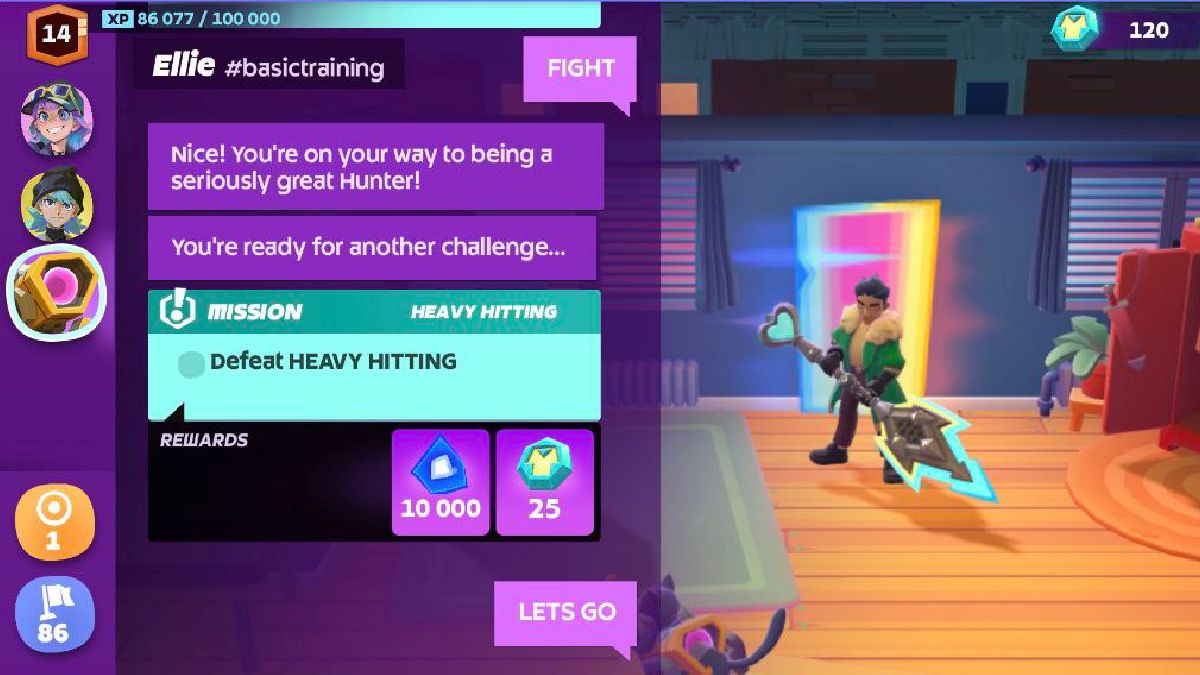Click the level 14 player badge
The height and width of the screenshot is (675, 1200).
click(57, 33)
